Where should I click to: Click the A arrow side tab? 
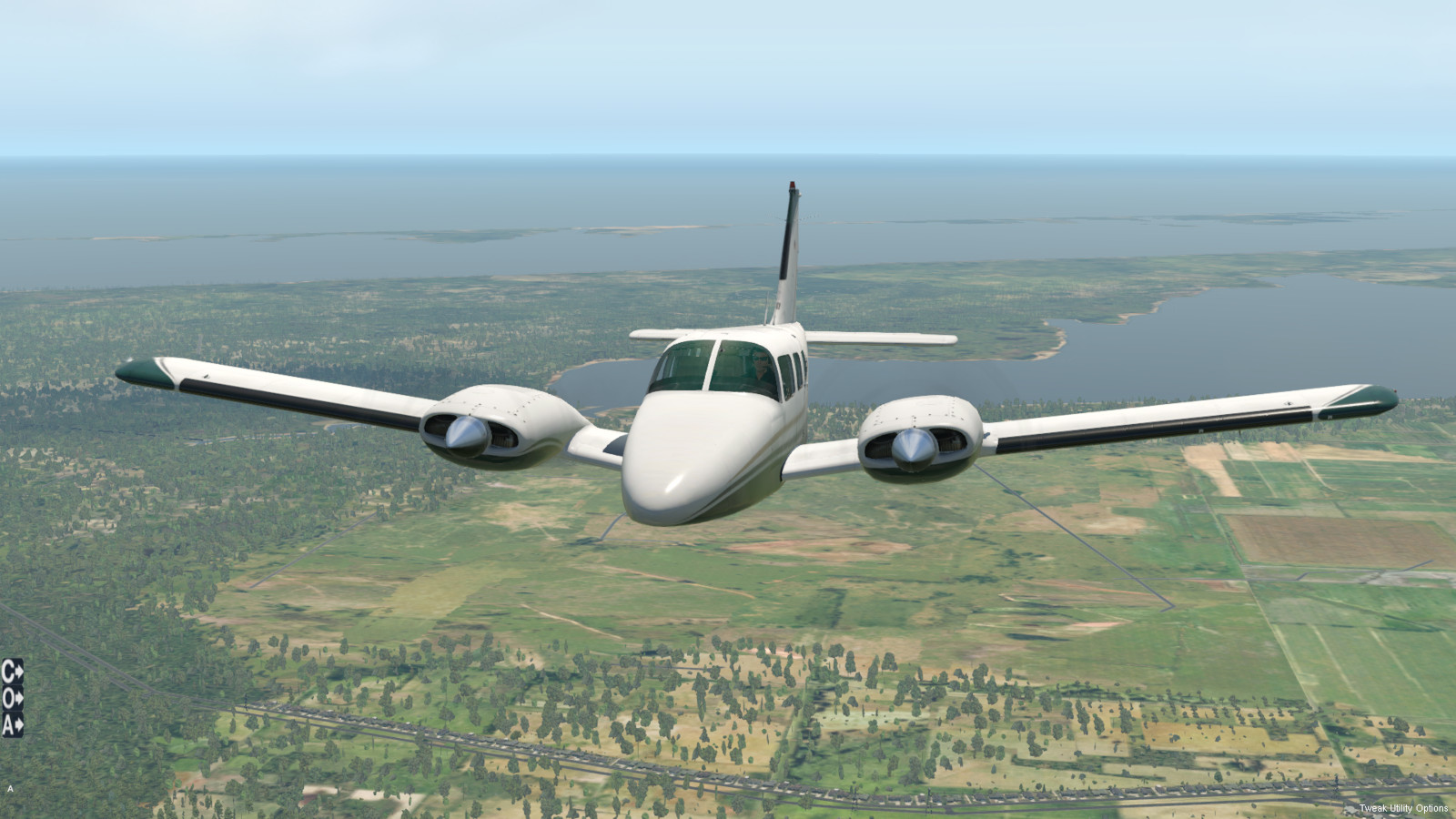click(x=12, y=724)
